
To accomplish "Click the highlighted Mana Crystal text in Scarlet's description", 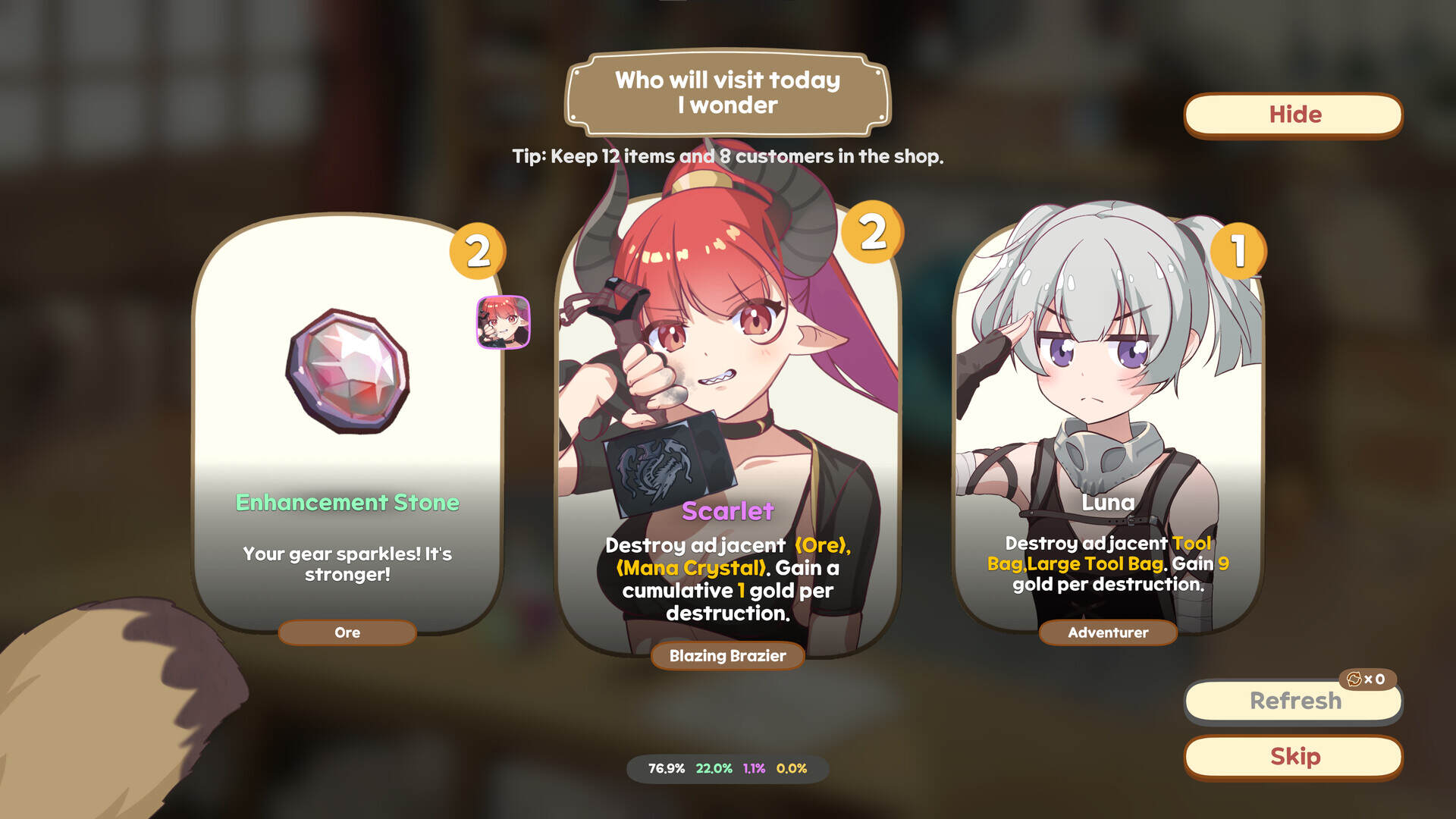I will pos(689,567).
